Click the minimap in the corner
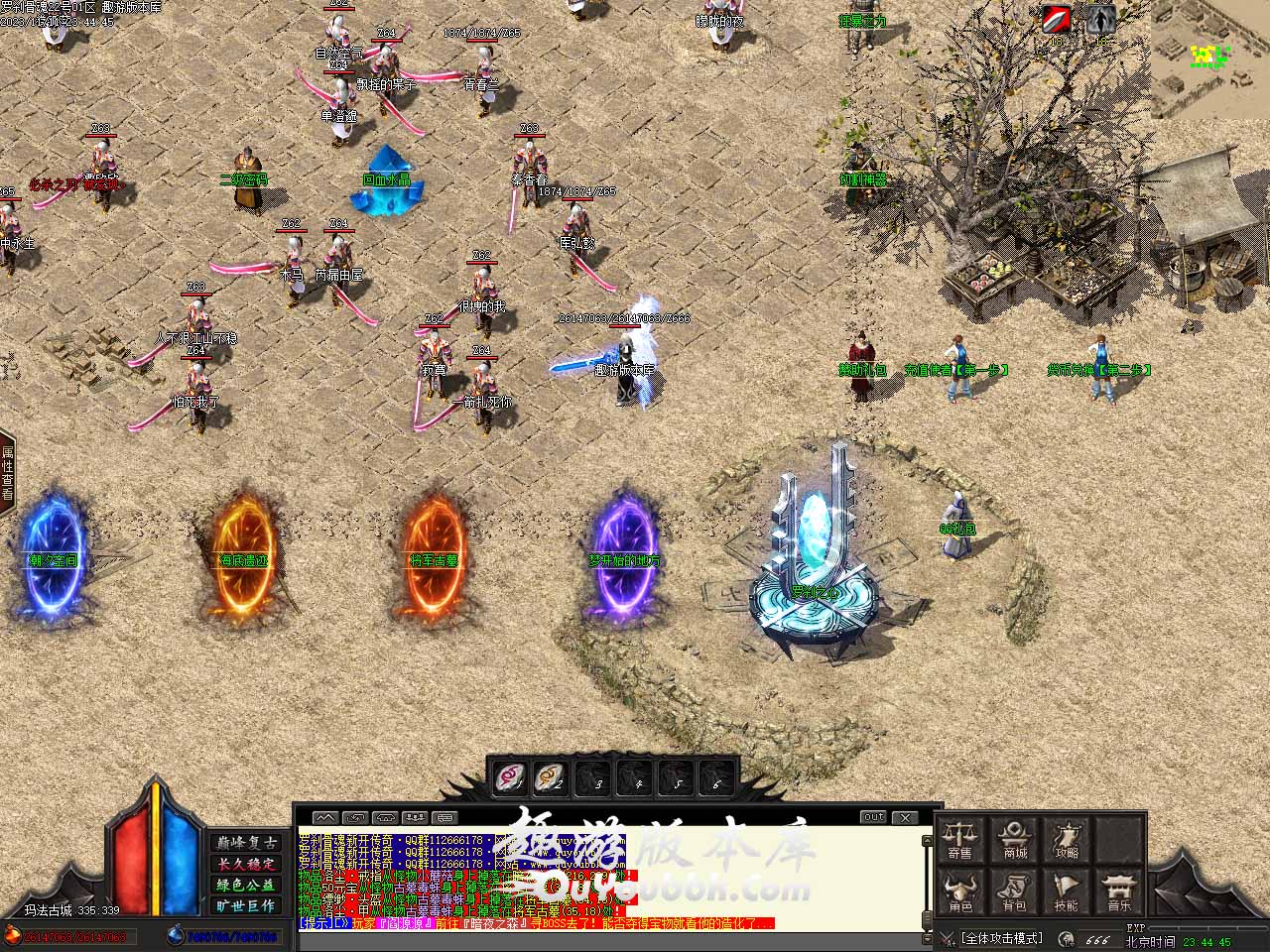Image resolution: width=1270 pixels, height=952 pixels. pyautogui.click(x=1210, y=58)
